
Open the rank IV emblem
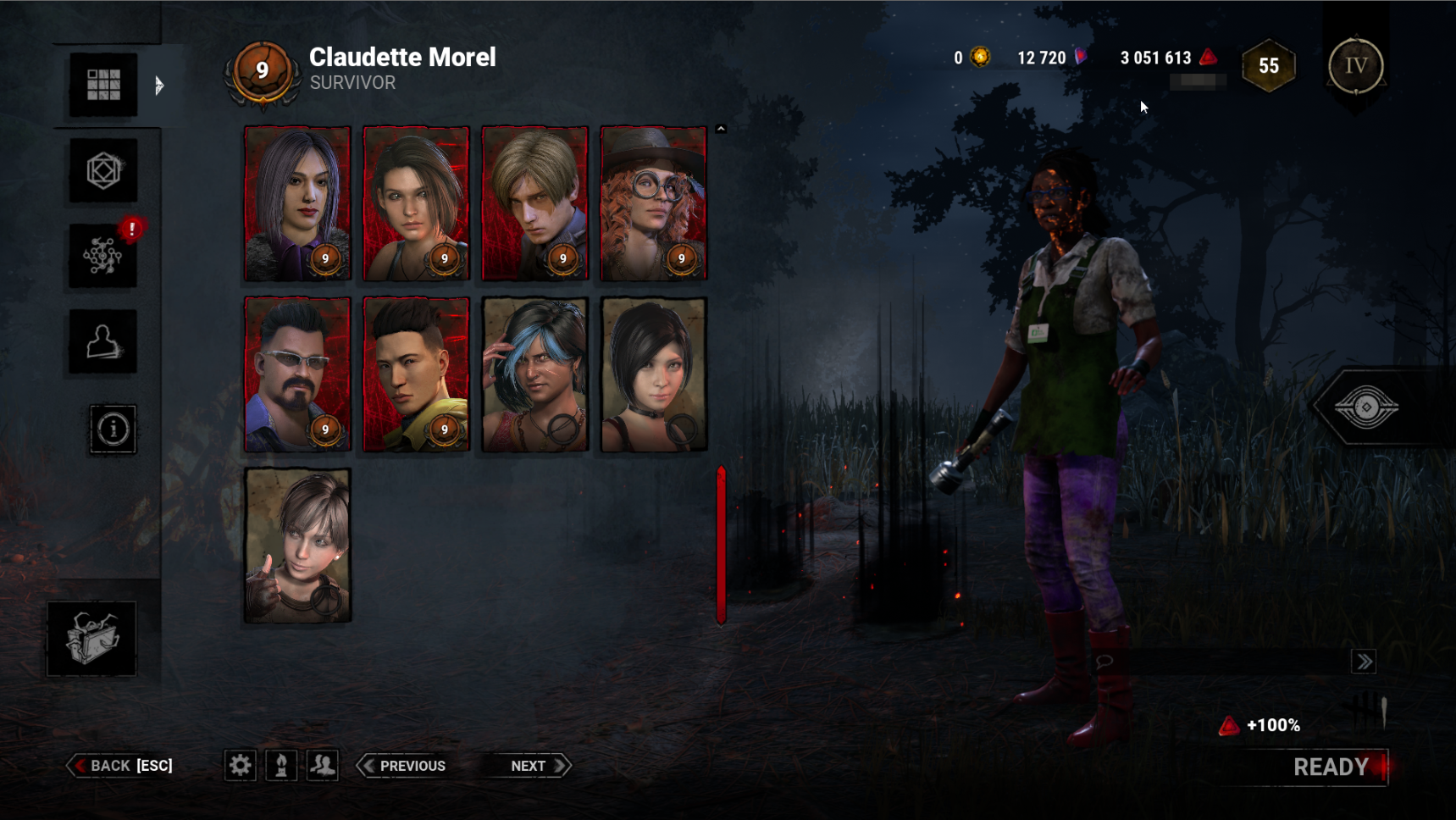(1355, 66)
